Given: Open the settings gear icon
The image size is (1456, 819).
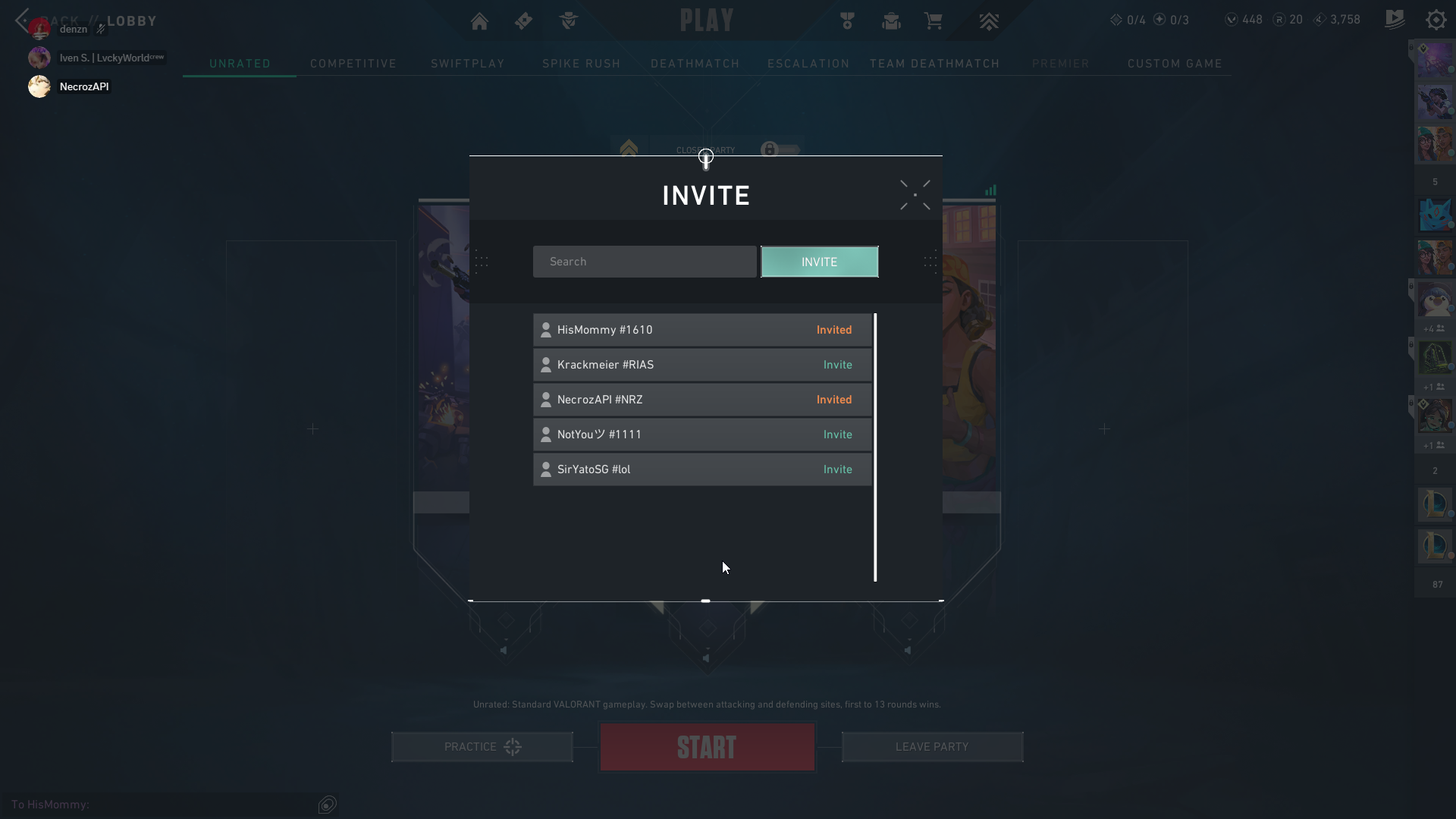Looking at the screenshot, I should [1436, 20].
